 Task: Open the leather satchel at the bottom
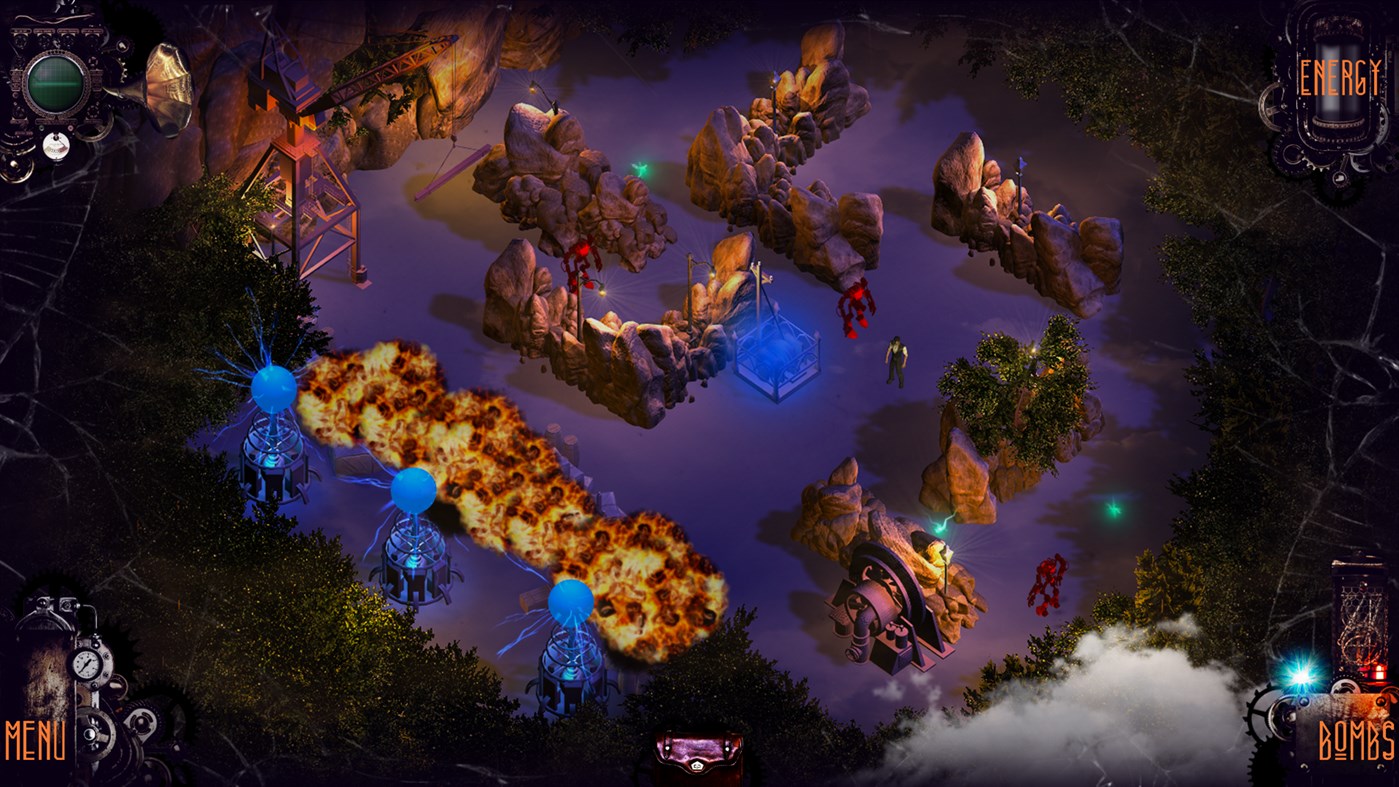pos(697,755)
